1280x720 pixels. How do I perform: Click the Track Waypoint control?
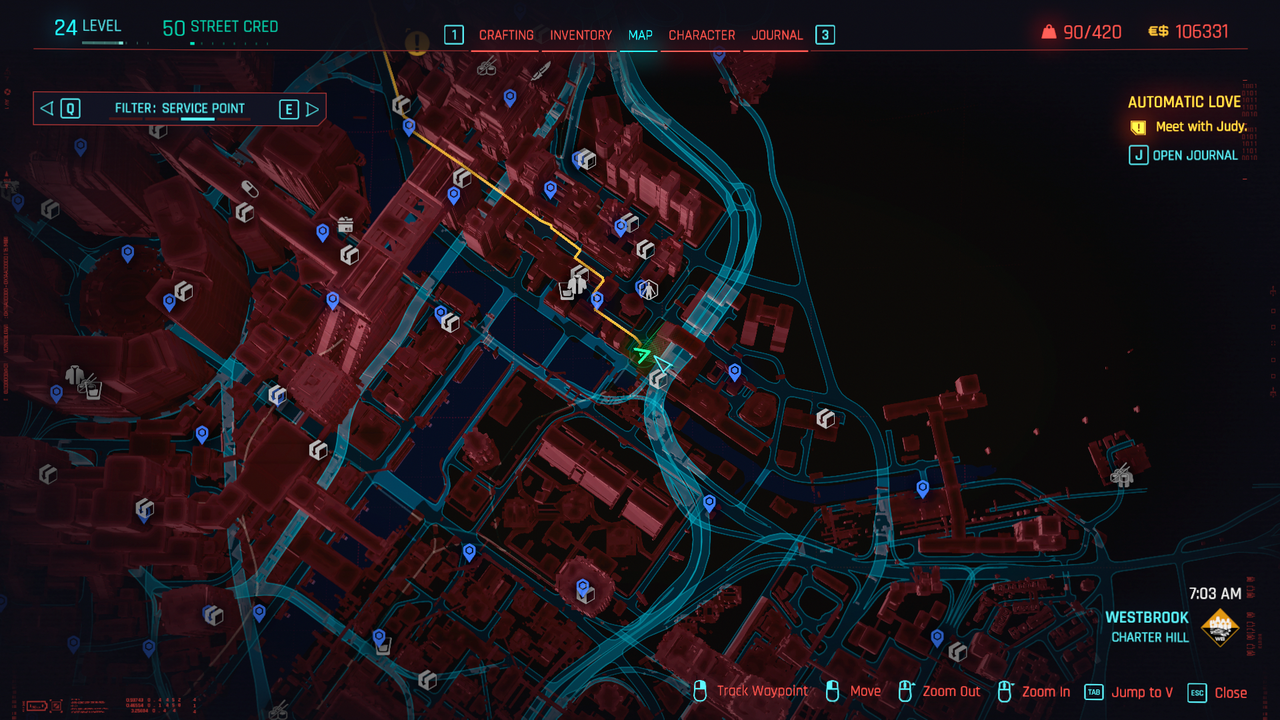click(762, 692)
